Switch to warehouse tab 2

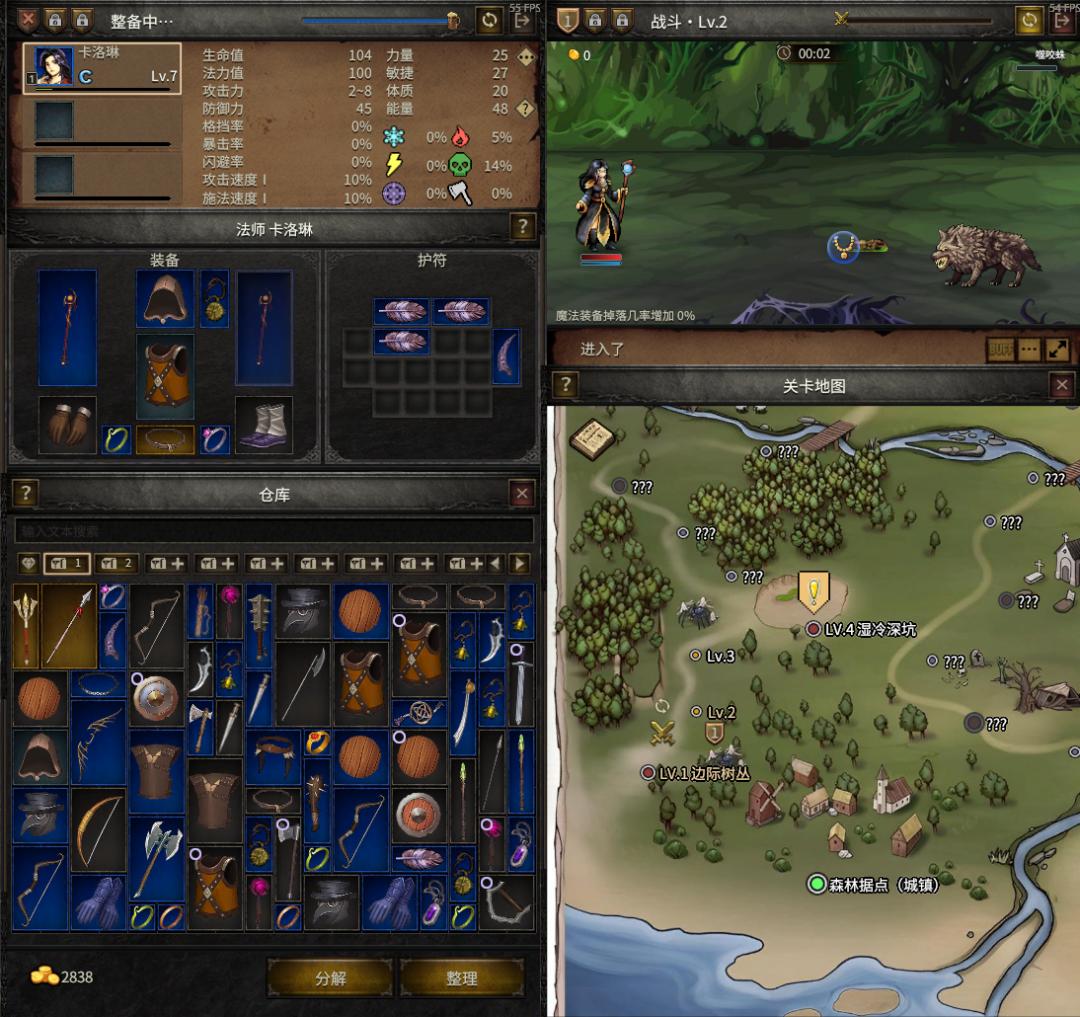(118, 564)
